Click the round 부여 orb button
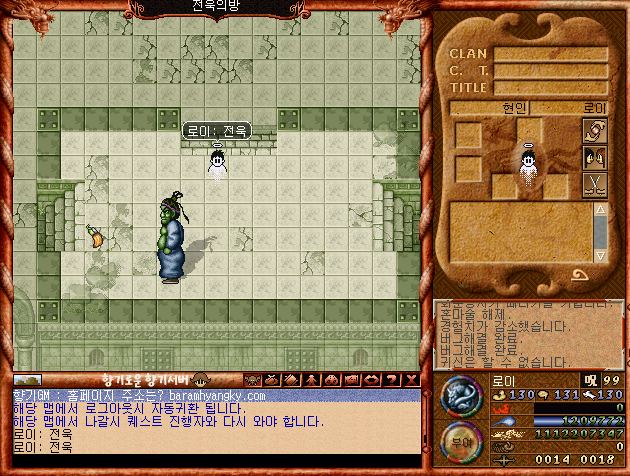630x476 pixels. (x=463, y=441)
